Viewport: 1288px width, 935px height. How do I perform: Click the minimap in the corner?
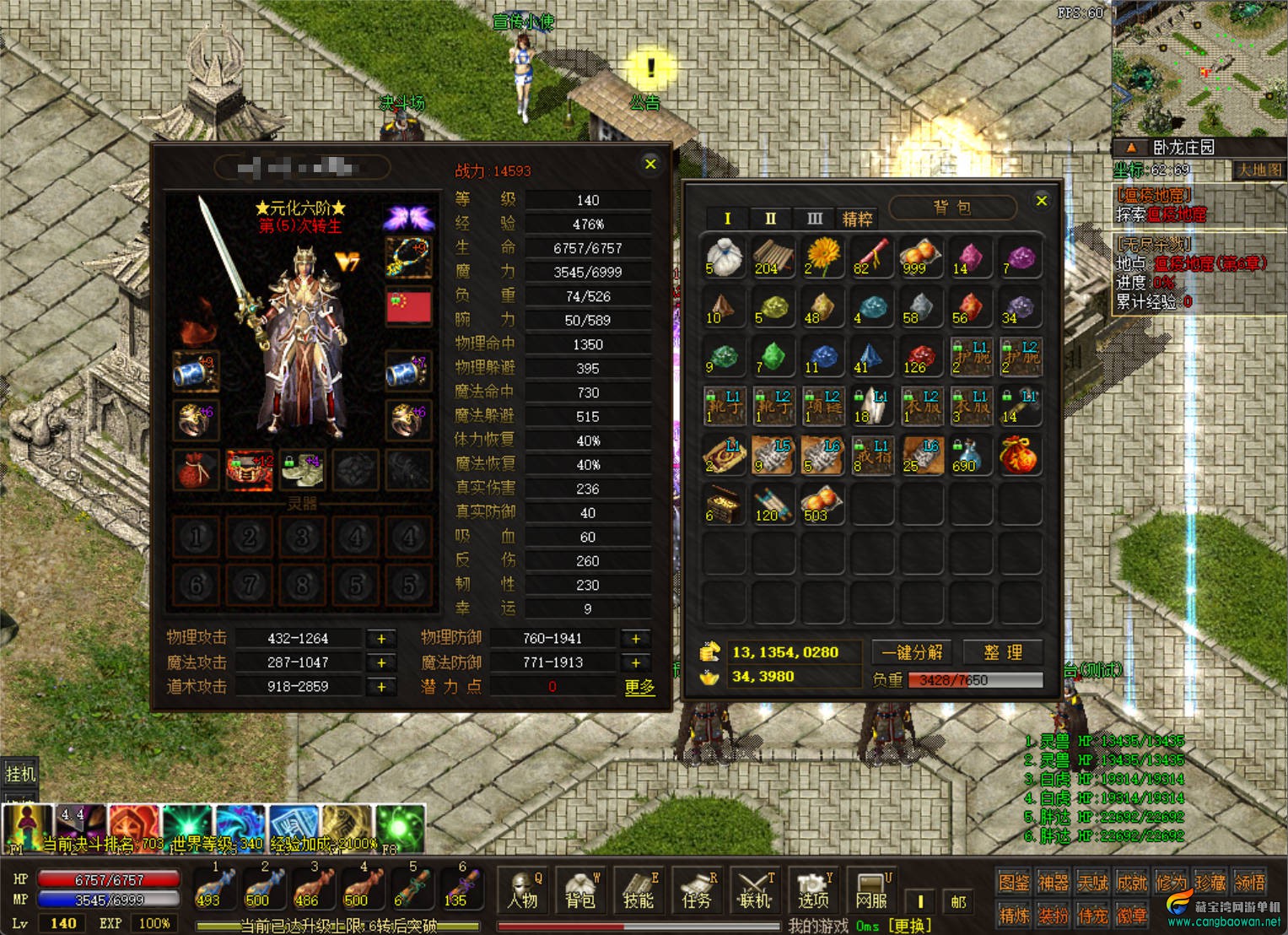(x=1199, y=68)
